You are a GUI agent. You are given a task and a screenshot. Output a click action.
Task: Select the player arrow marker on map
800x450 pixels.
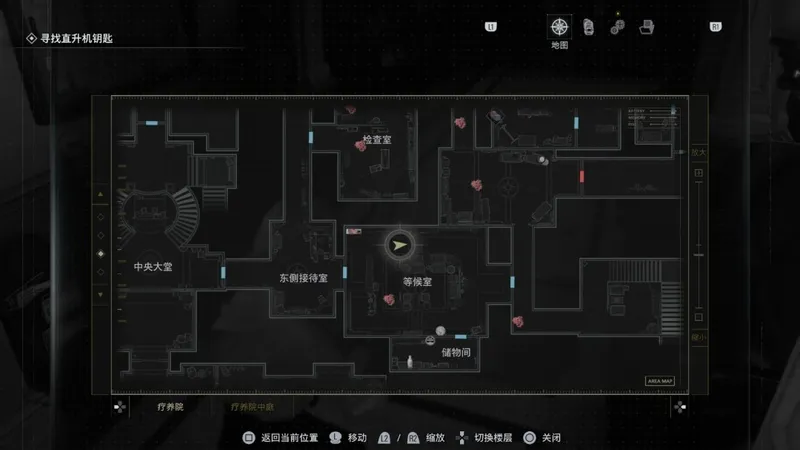pos(399,245)
